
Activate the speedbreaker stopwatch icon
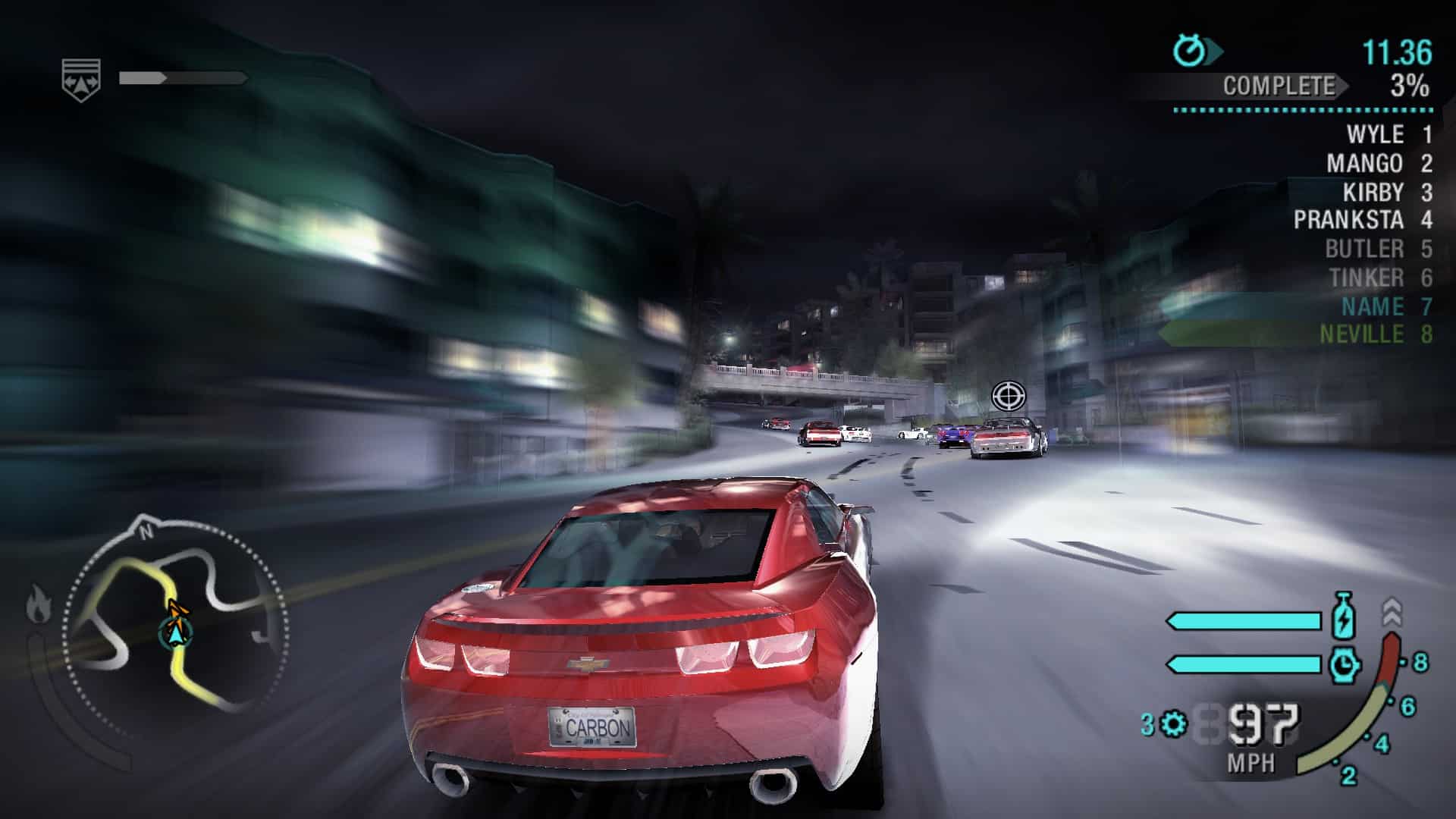[1343, 665]
